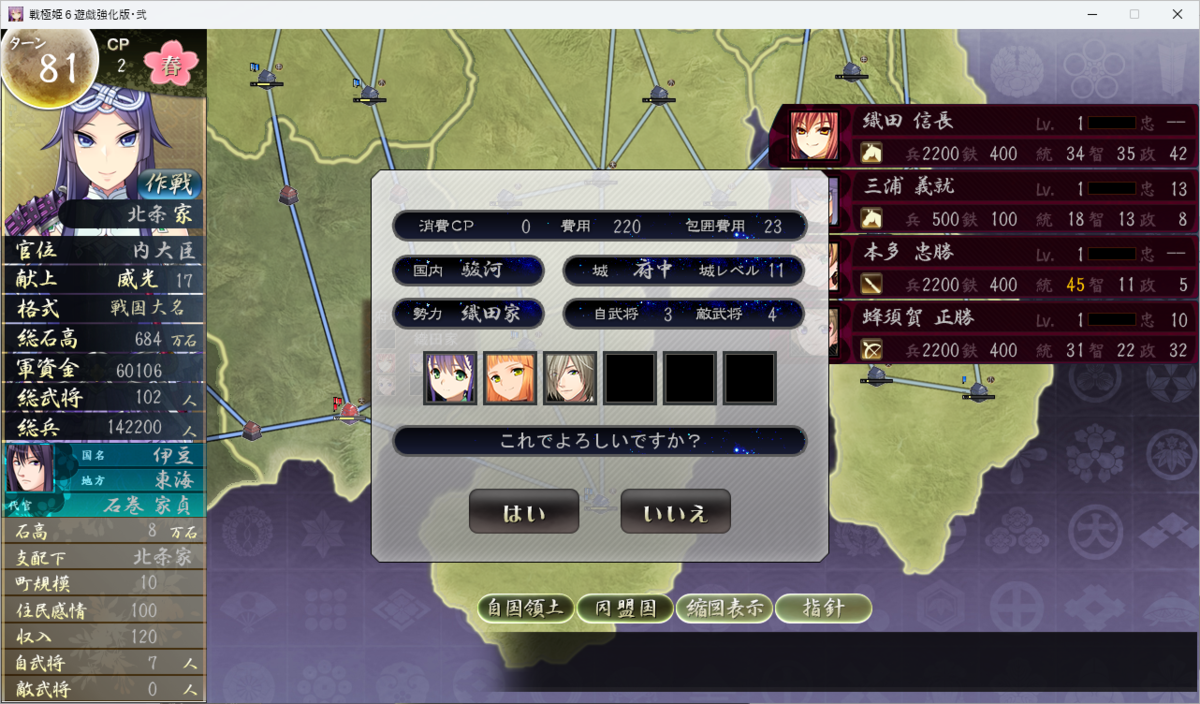Viewport: 1200px width, 704px height.
Task: Open the 作戦 strategy button
Action: (x=170, y=184)
